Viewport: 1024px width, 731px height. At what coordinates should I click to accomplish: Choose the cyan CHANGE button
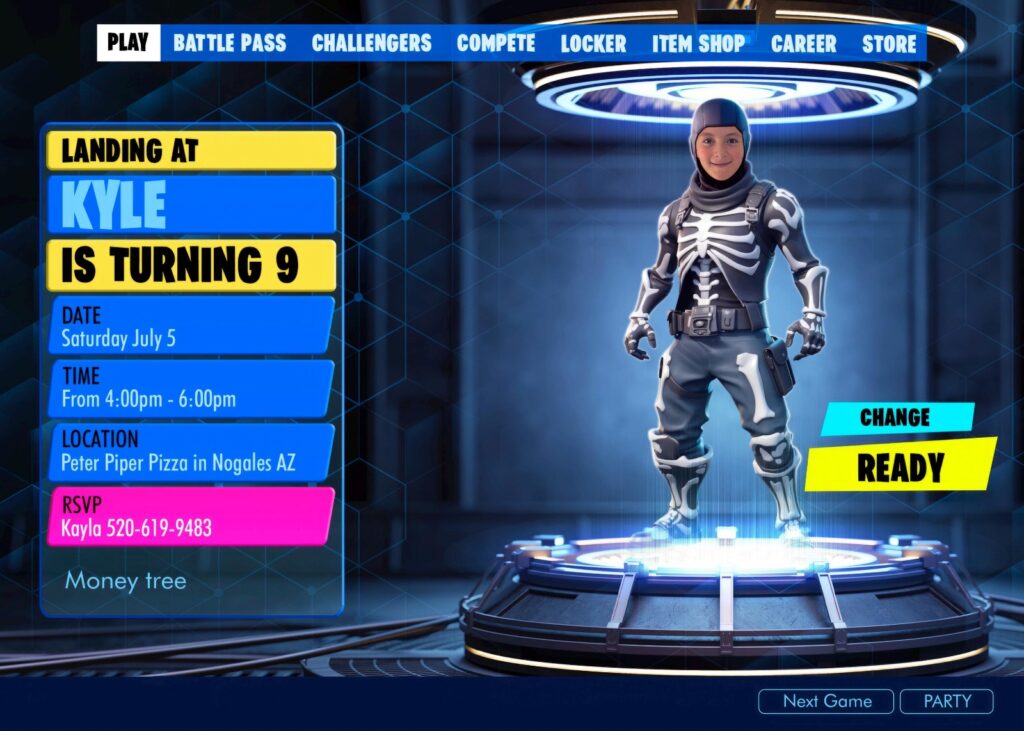896,418
